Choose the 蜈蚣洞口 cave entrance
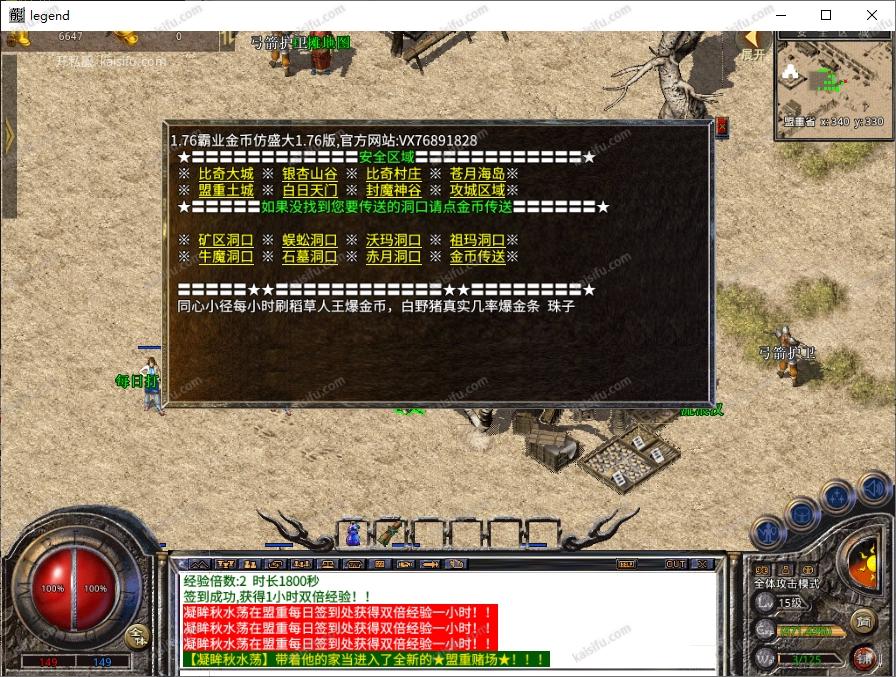This screenshot has height=677, width=896. [309, 241]
